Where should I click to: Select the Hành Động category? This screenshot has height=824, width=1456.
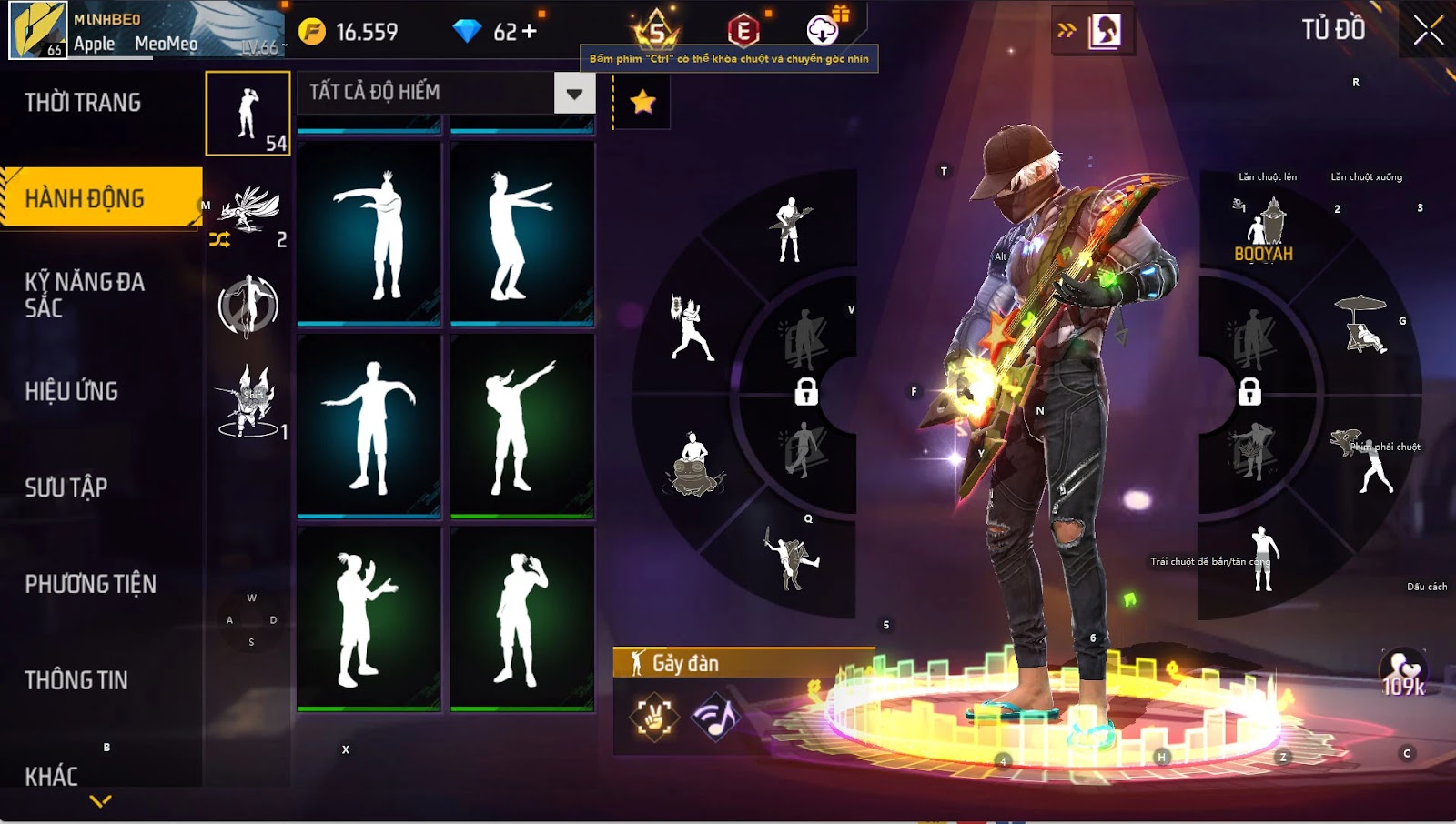tap(85, 198)
